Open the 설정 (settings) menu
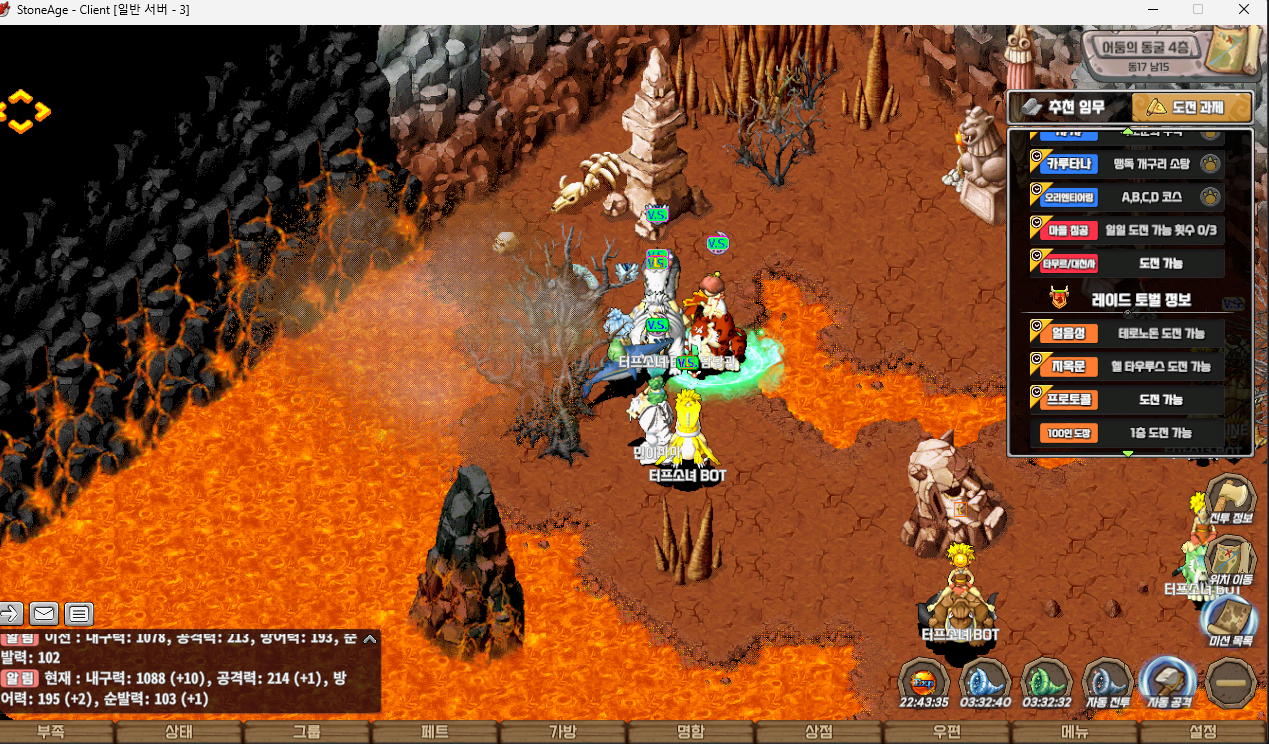Viewport: 1269px width, 744px height. pyautogui.click(x=1203, y=732)
